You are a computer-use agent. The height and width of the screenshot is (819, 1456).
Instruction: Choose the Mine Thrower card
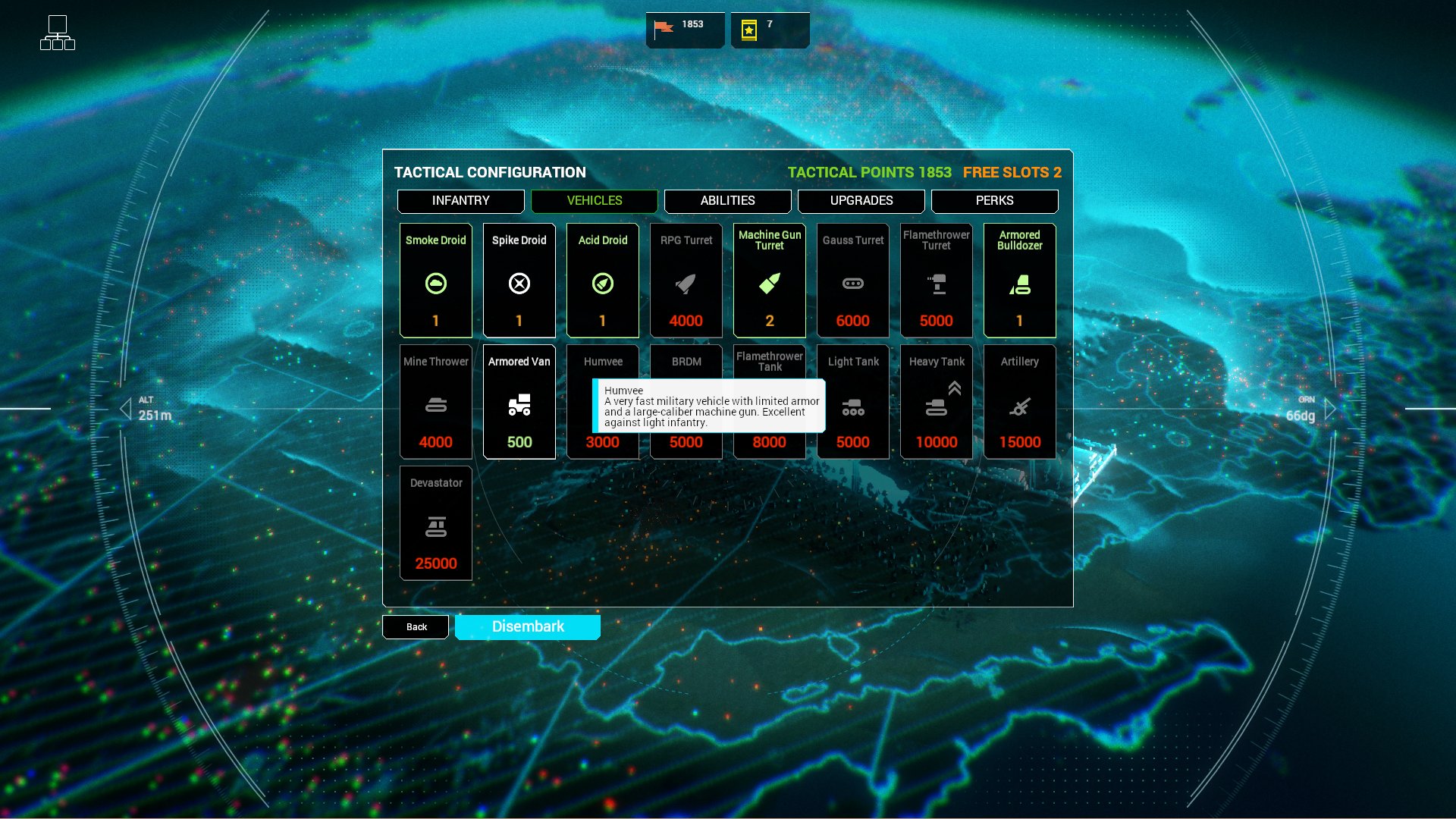coord(436,402)
